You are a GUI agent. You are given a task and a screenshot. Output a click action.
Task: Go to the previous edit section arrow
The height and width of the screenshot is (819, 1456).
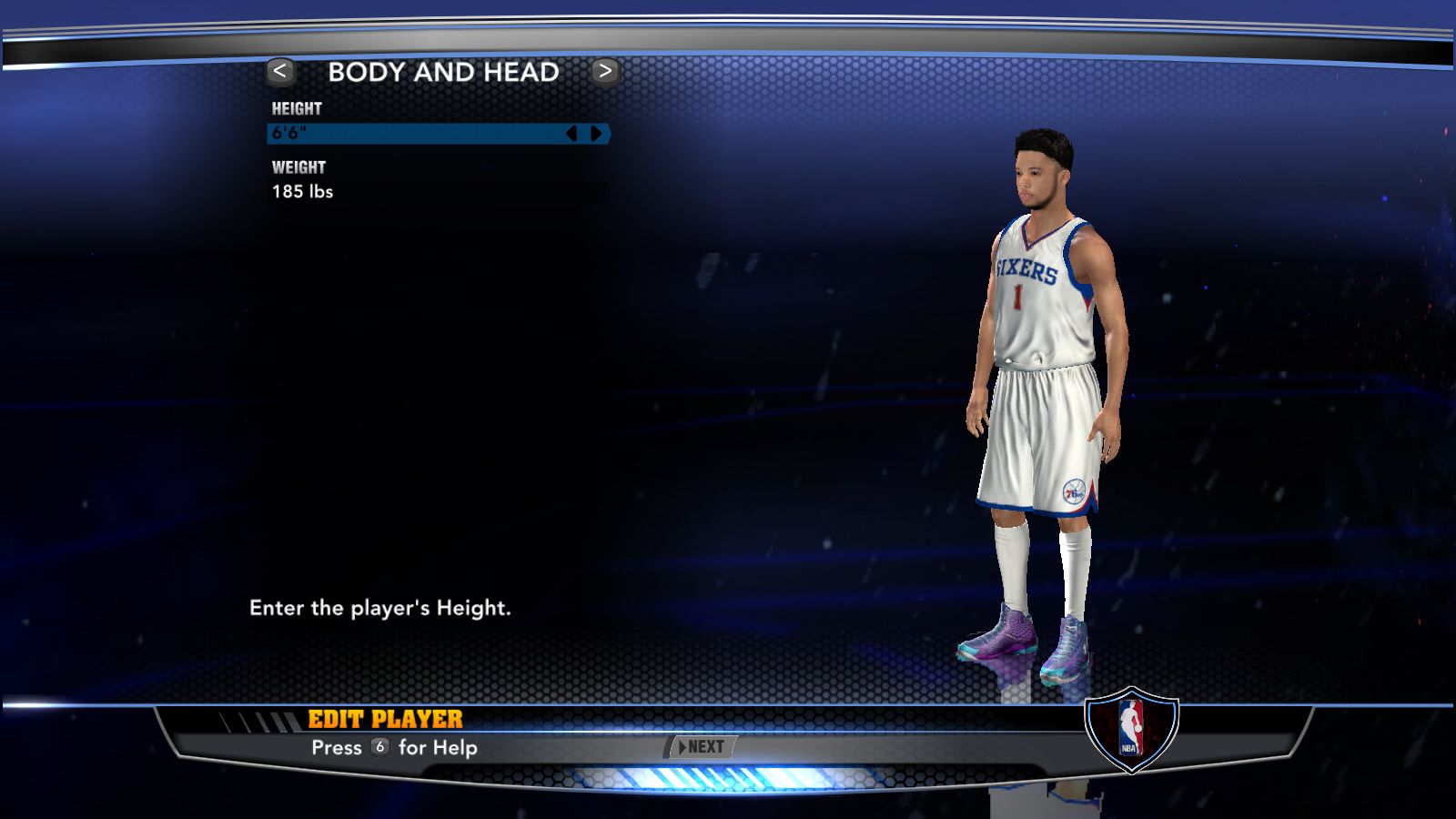tap(280, 71)
